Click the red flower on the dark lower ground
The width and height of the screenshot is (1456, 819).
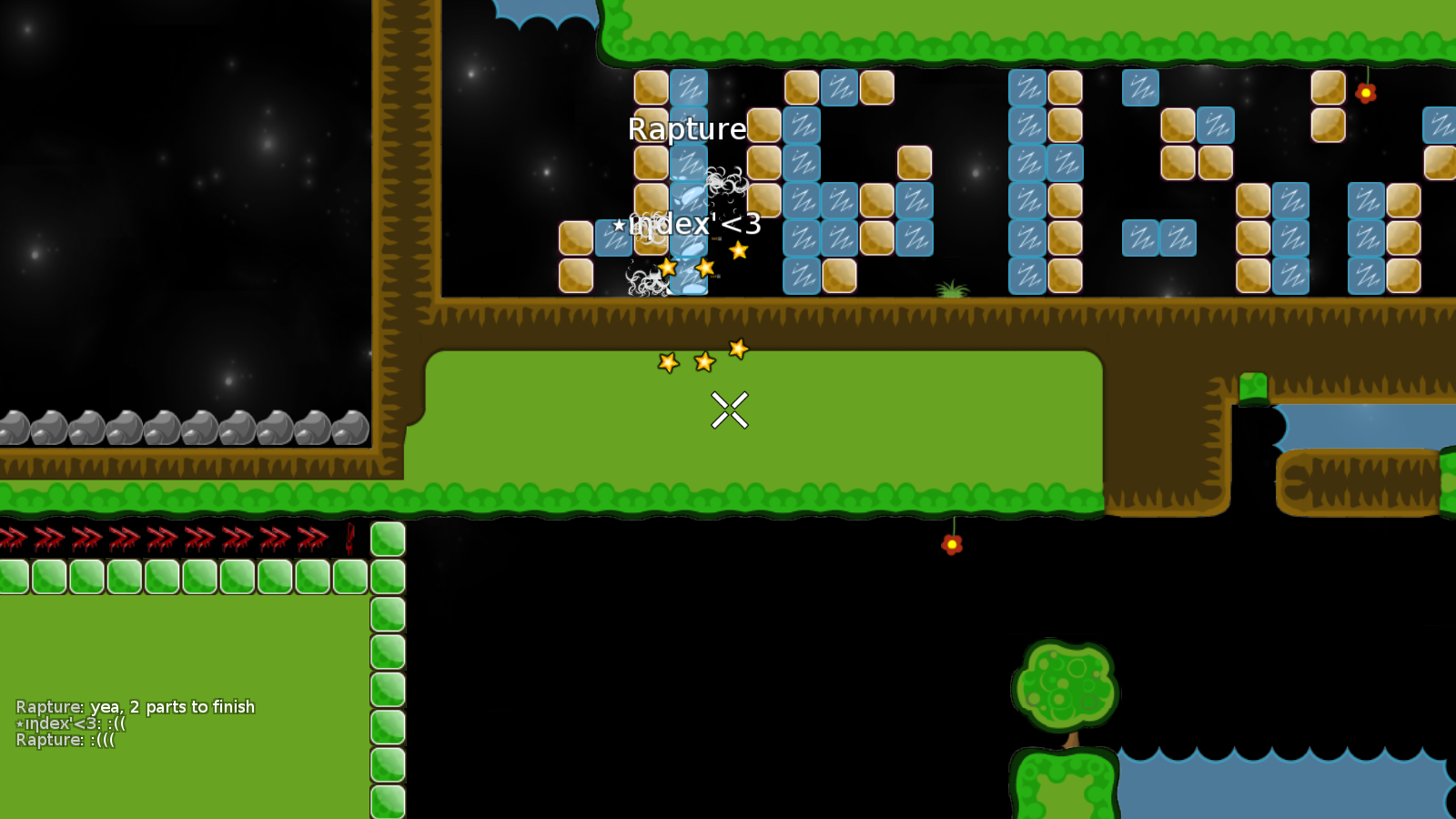coord(952,542)
